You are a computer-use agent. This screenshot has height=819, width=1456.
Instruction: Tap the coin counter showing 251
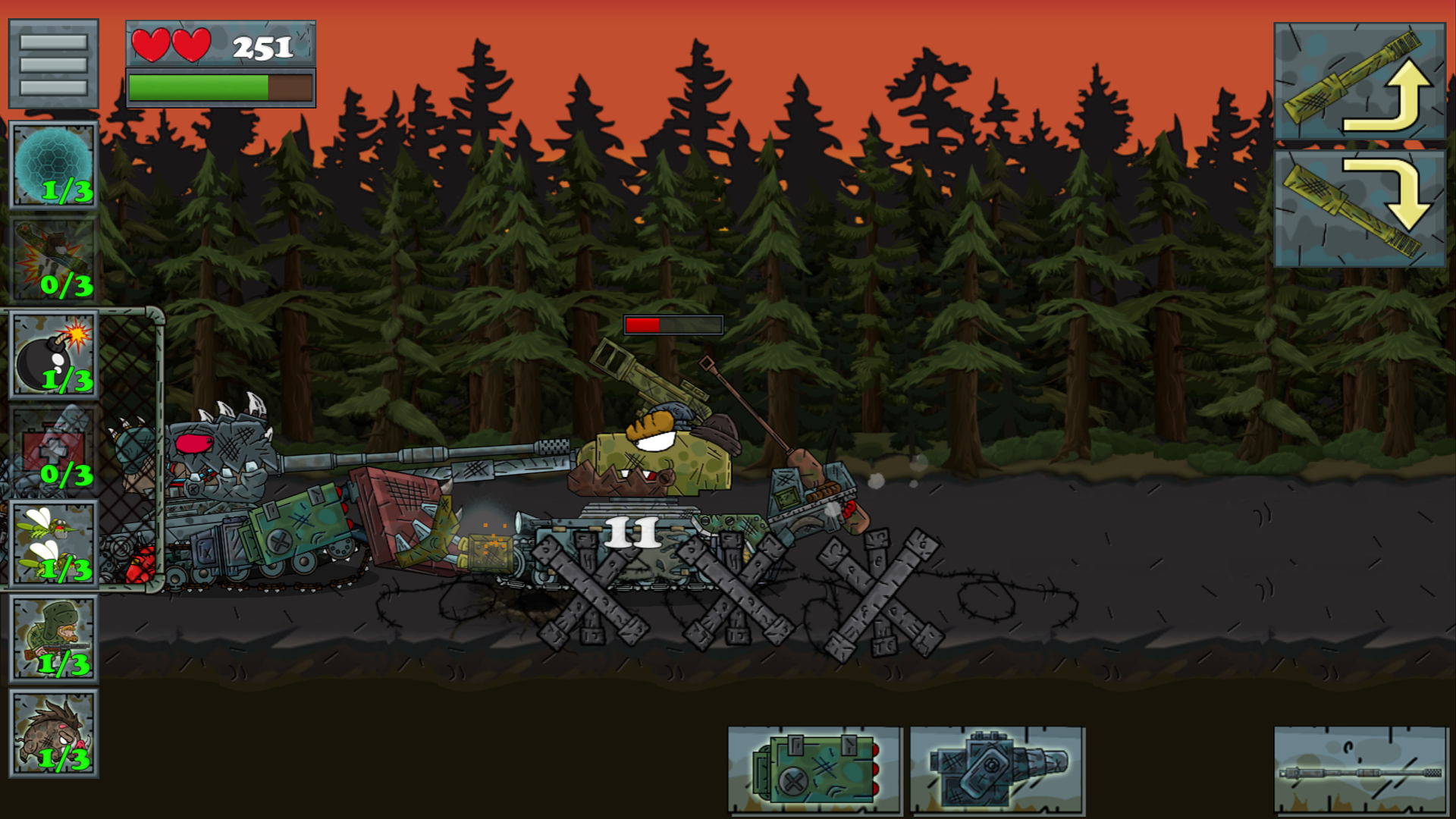[x=261, y=49]
